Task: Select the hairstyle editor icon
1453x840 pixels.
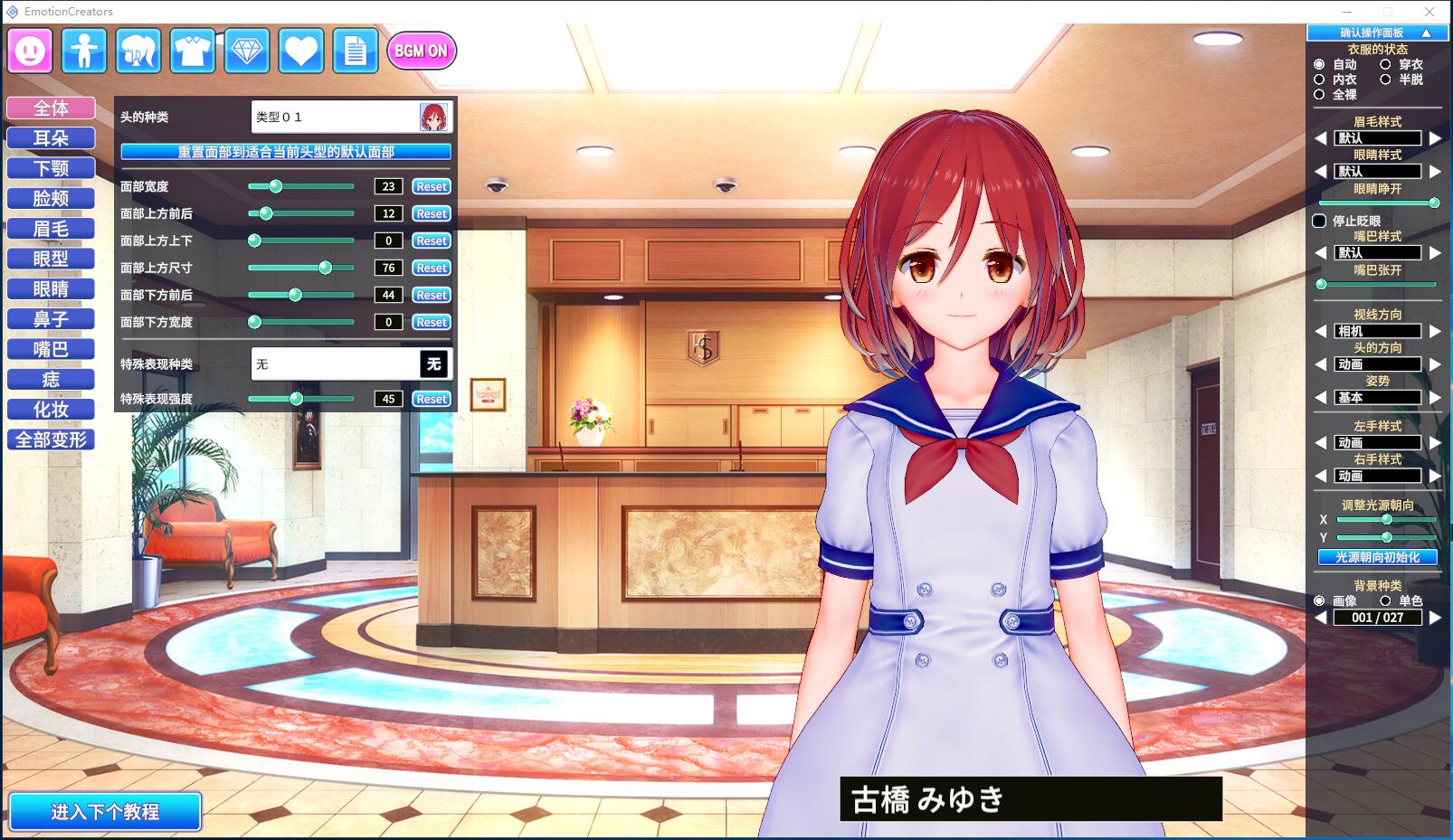Action: coord(138,51)
